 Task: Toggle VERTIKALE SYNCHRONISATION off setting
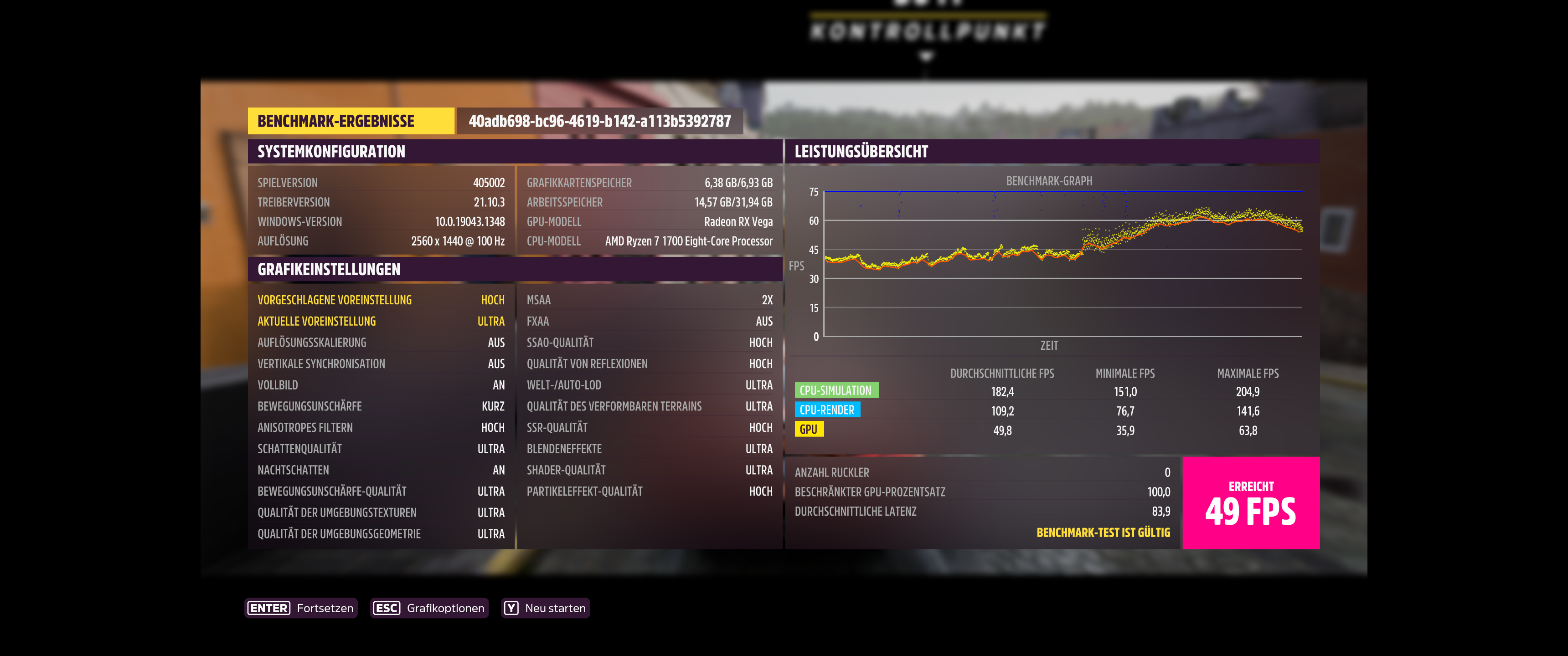pyautogui.click(x=381, y=363)
